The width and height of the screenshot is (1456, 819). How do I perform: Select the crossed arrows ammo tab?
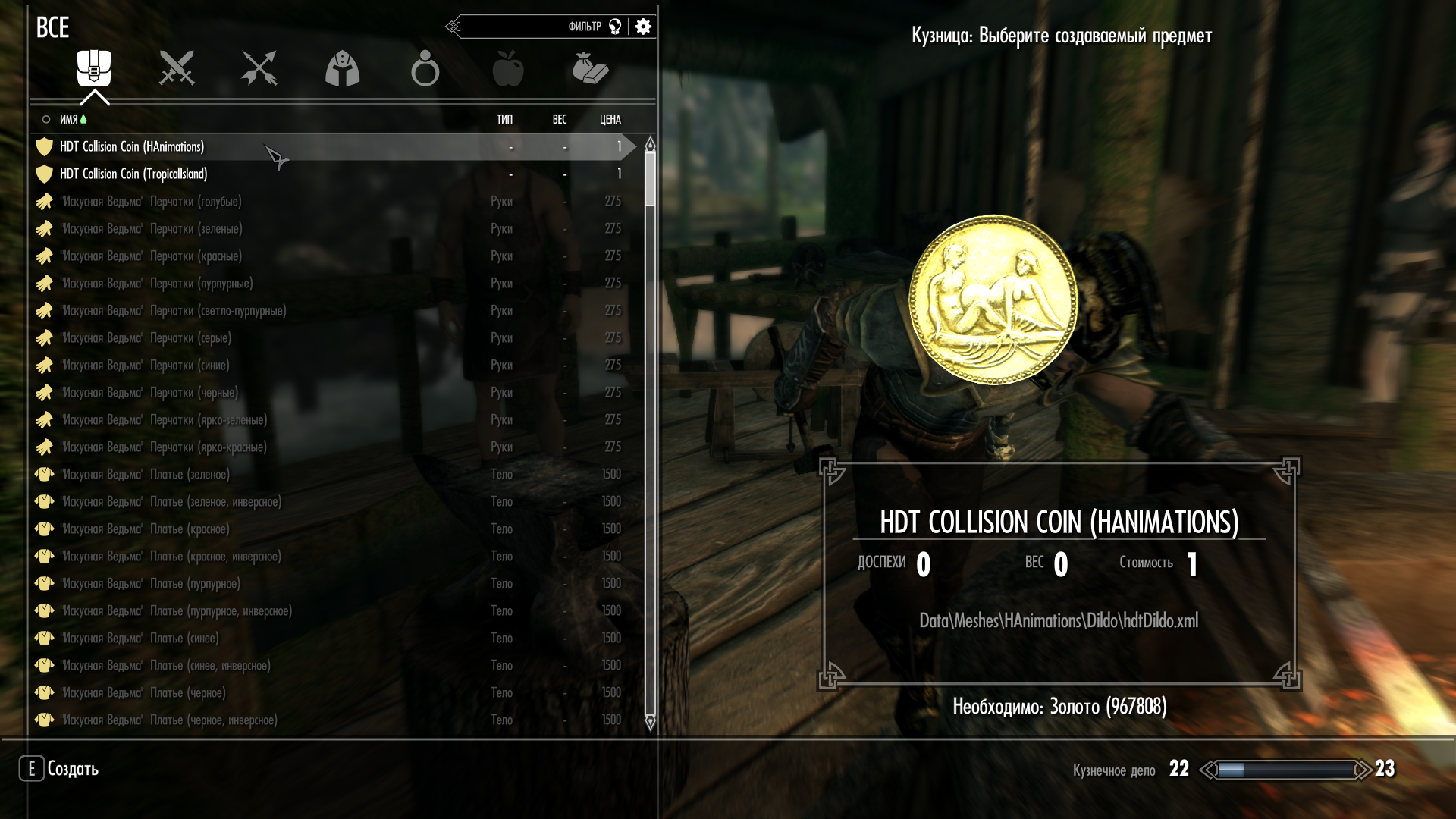(x=259, y=68)
